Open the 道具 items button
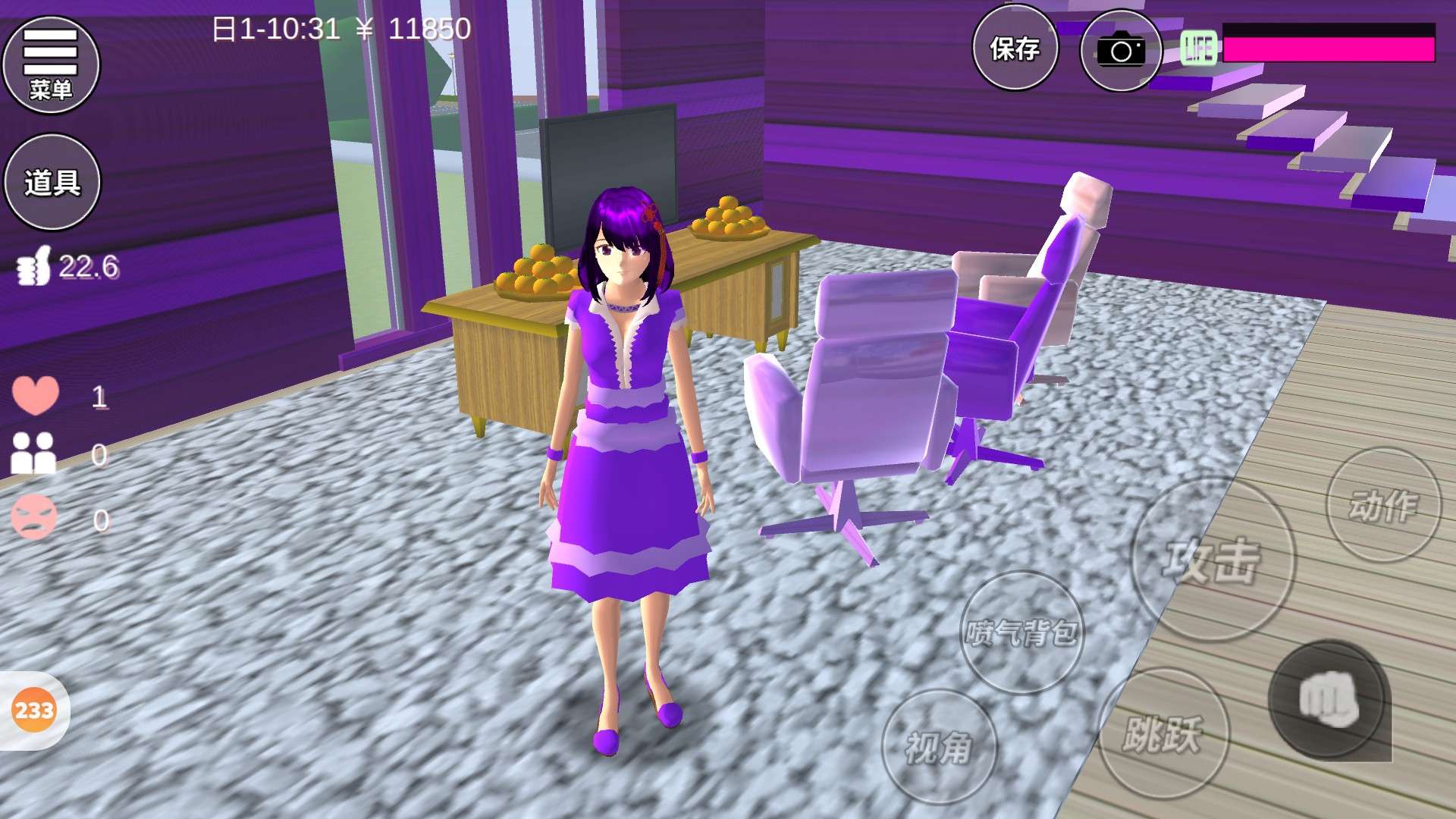Screen dimensions: 1456x819 pyautogui.click(x=52, y=182)
